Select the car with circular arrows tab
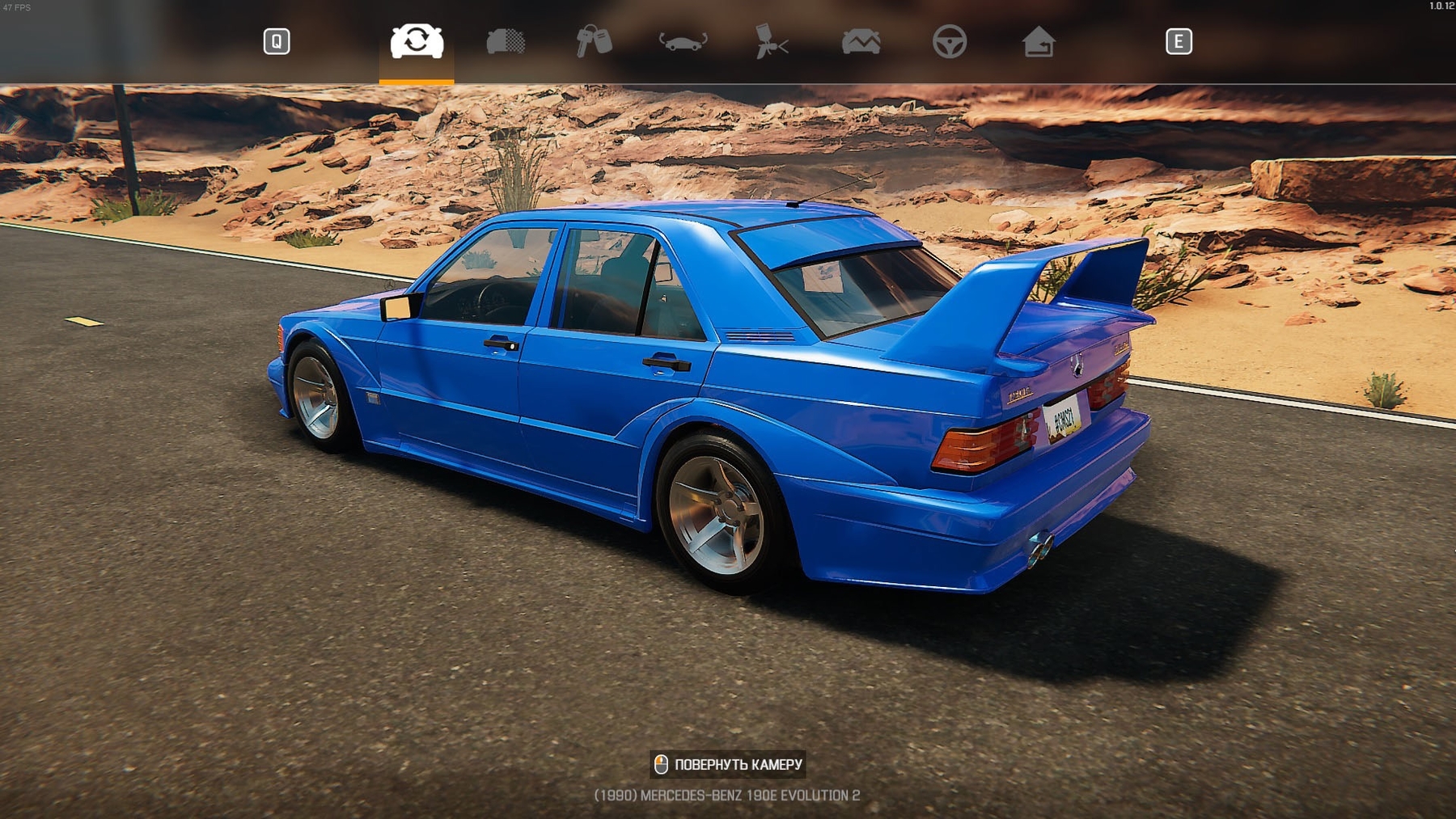 (417, 41)
